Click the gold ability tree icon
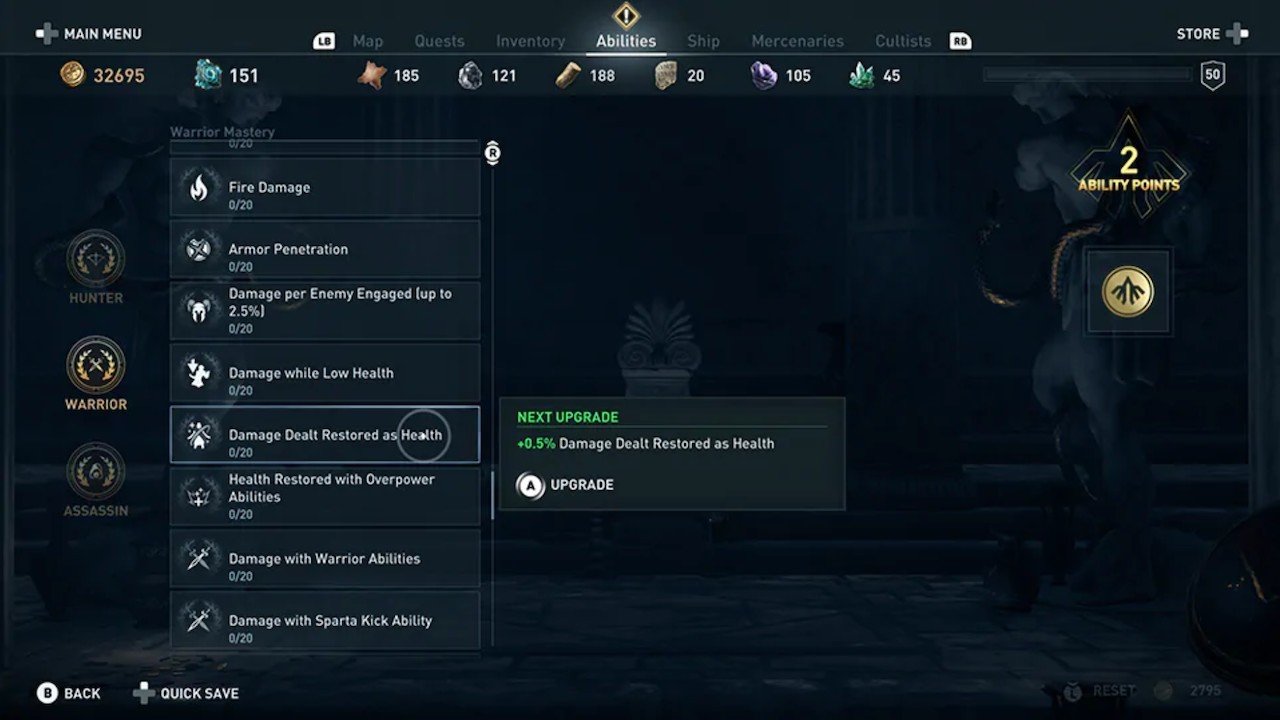1280x720 pixels. [x=1128, y=292]
